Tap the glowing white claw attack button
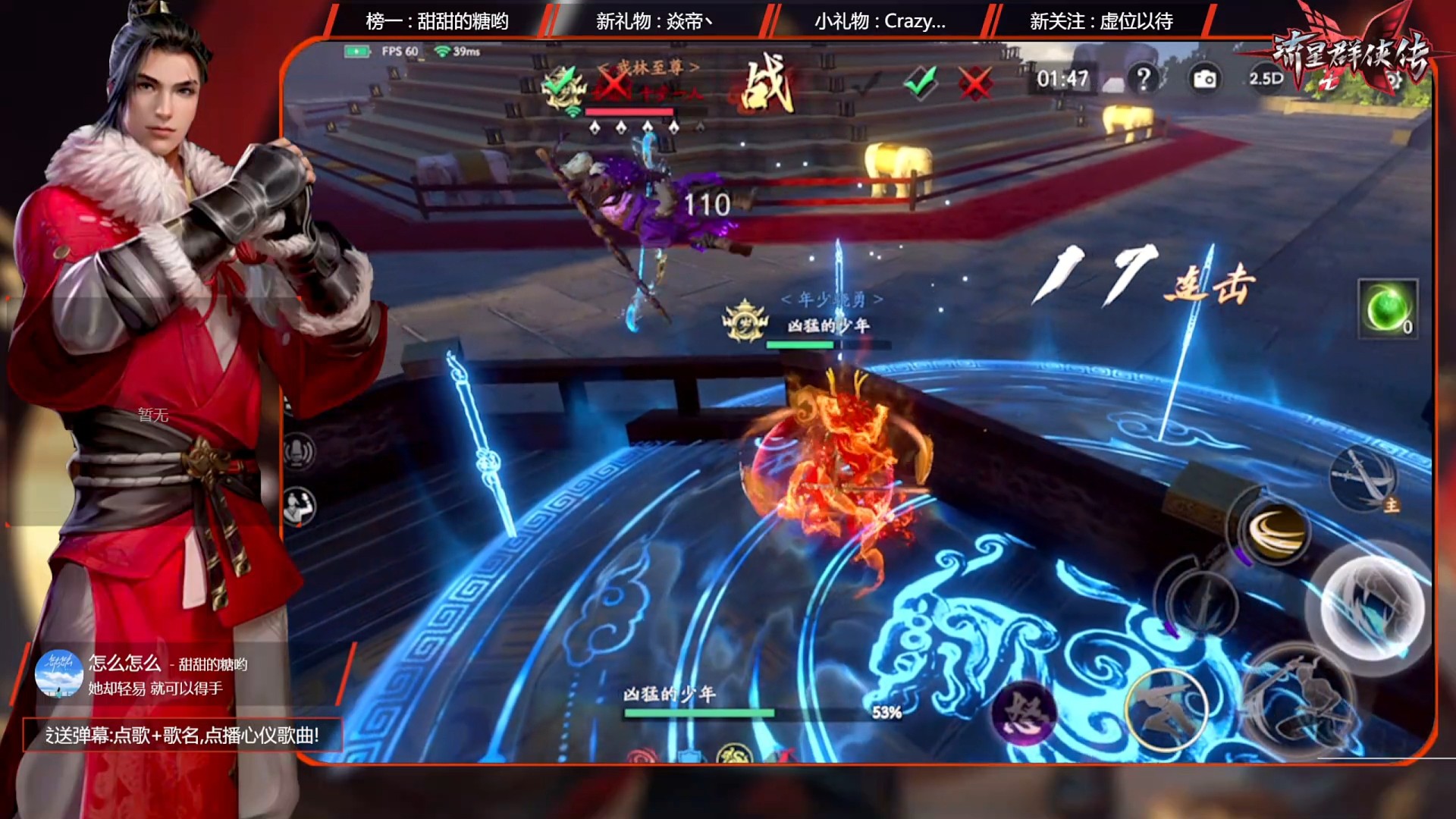Screen dimensions: 1456x819 point(1371,608)
